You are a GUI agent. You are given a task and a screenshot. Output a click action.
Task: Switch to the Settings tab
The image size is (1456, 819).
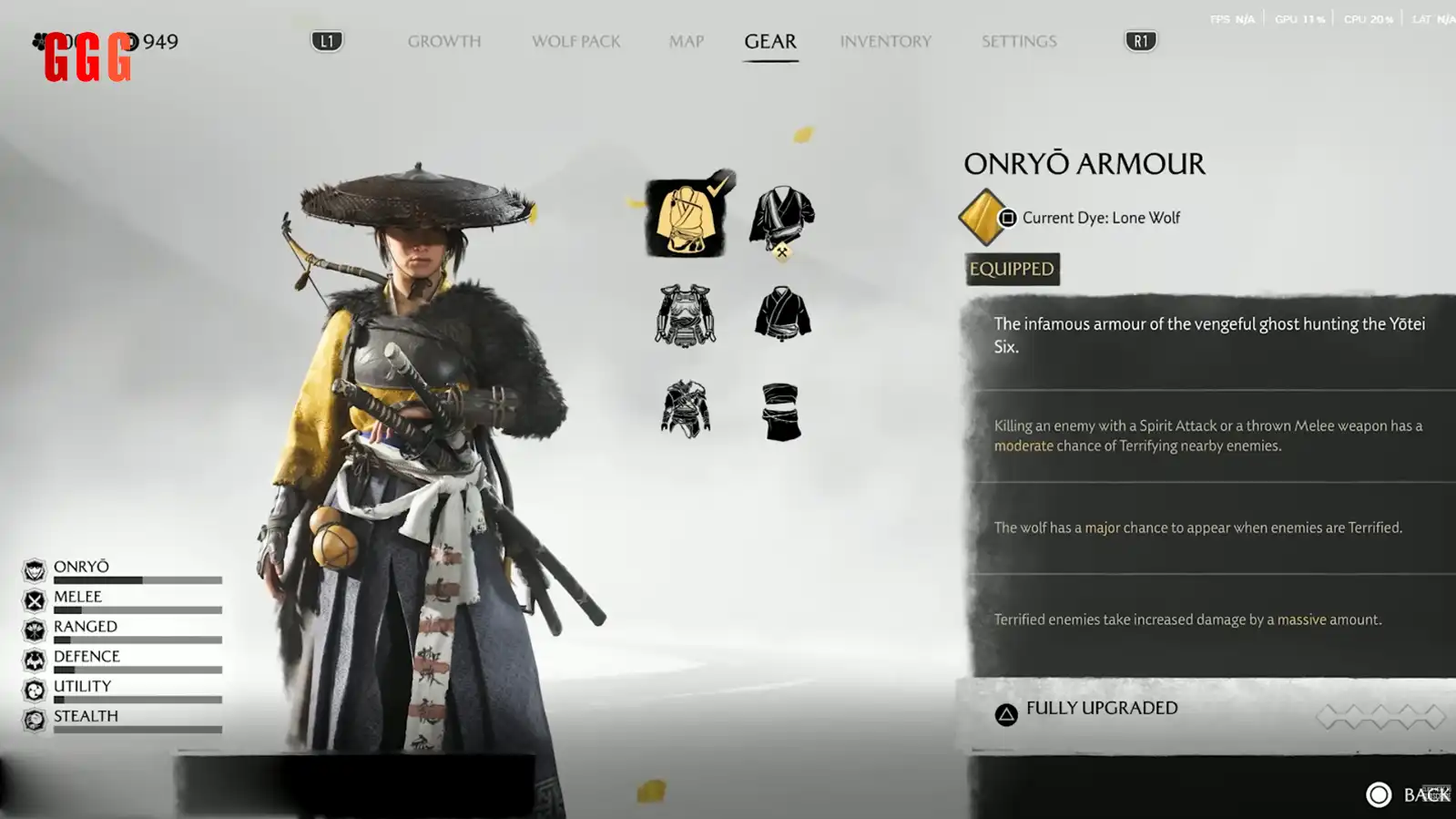(1019, 41)
